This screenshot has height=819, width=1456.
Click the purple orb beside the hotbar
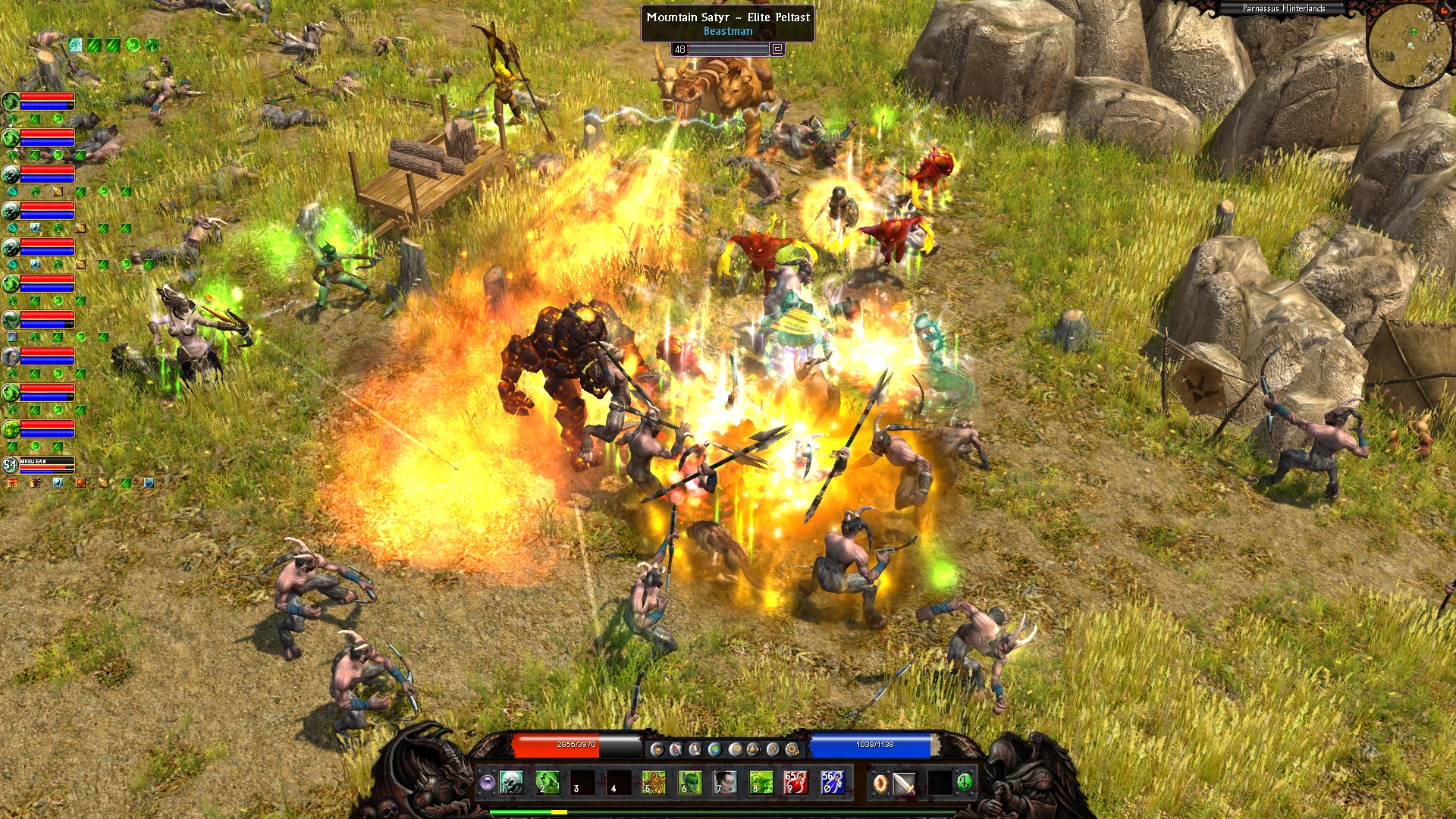pos(487,782)
